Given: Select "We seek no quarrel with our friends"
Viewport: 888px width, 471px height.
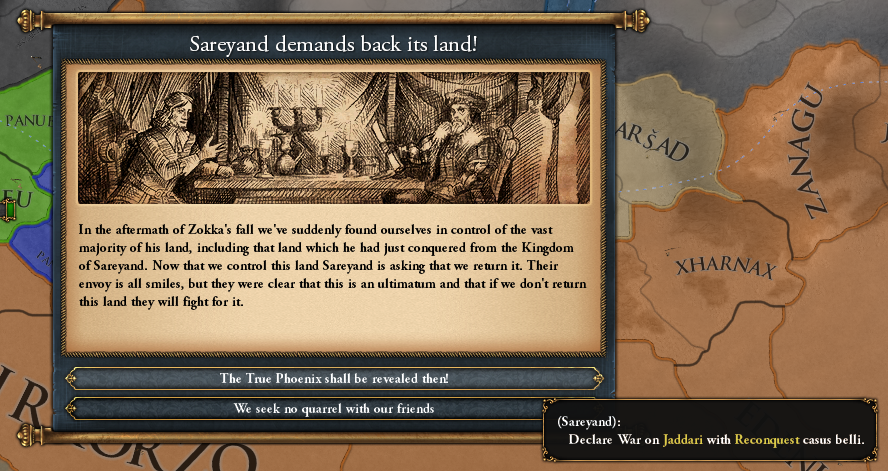Looking at the screenshot, I should click(x=334, y=409).
